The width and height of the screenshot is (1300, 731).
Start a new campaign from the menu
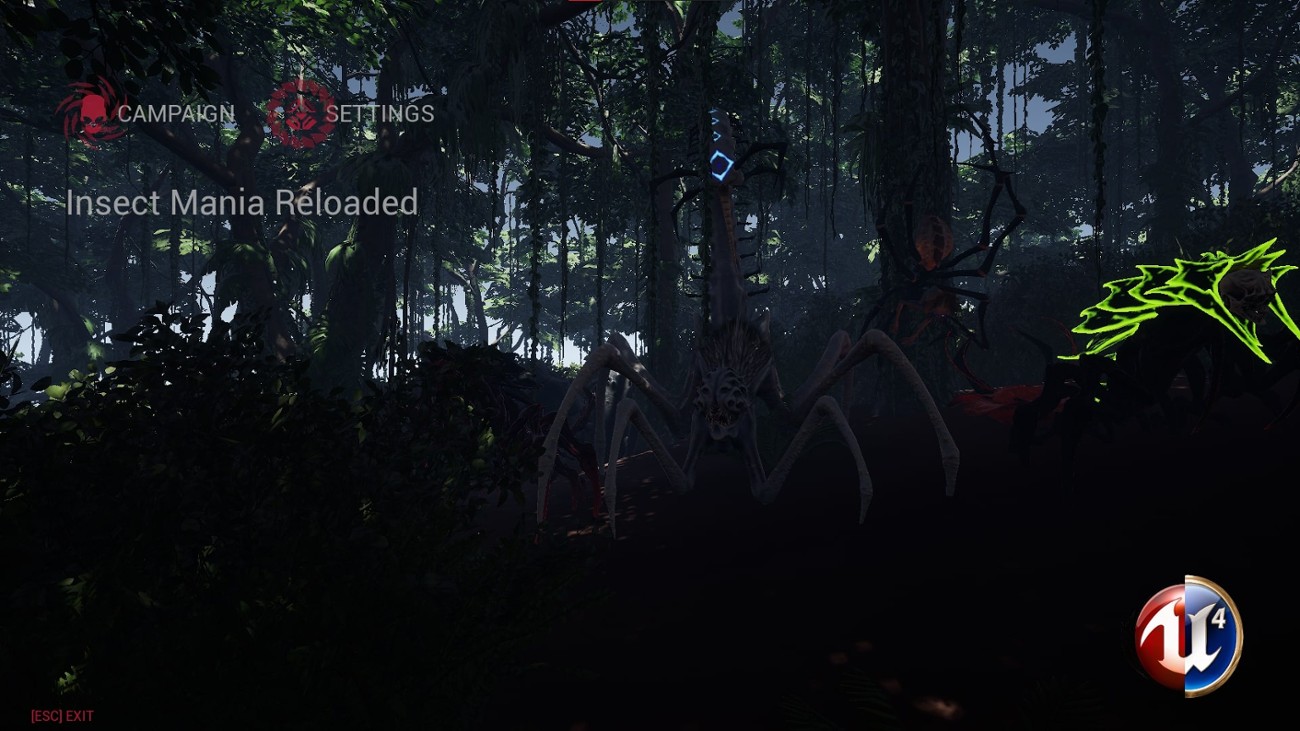(175, 113)
